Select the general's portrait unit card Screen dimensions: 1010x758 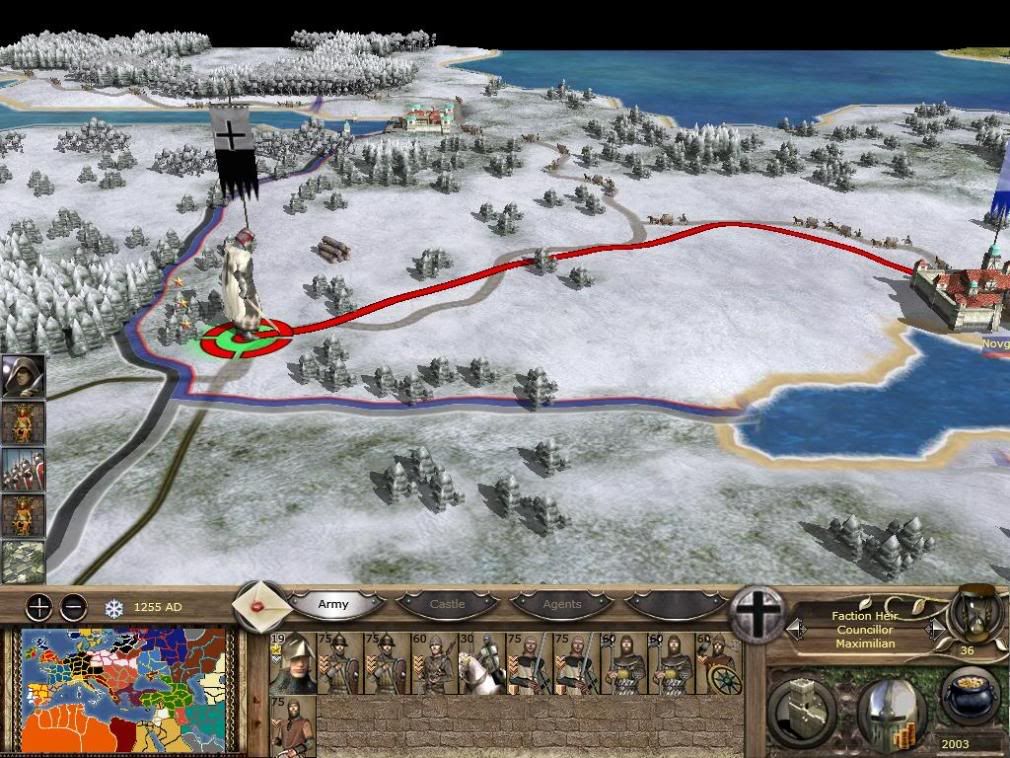(x=293, y=664)
